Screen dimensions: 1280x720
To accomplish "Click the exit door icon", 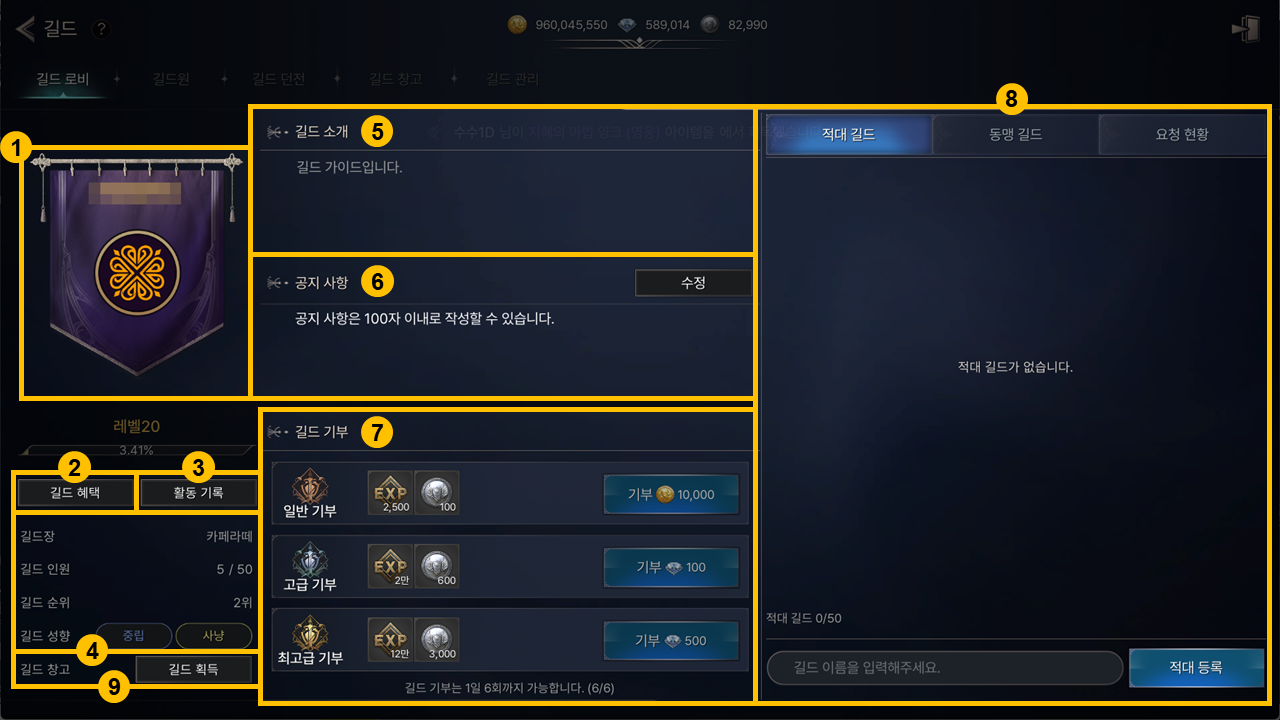I will tap(1245, 28).
